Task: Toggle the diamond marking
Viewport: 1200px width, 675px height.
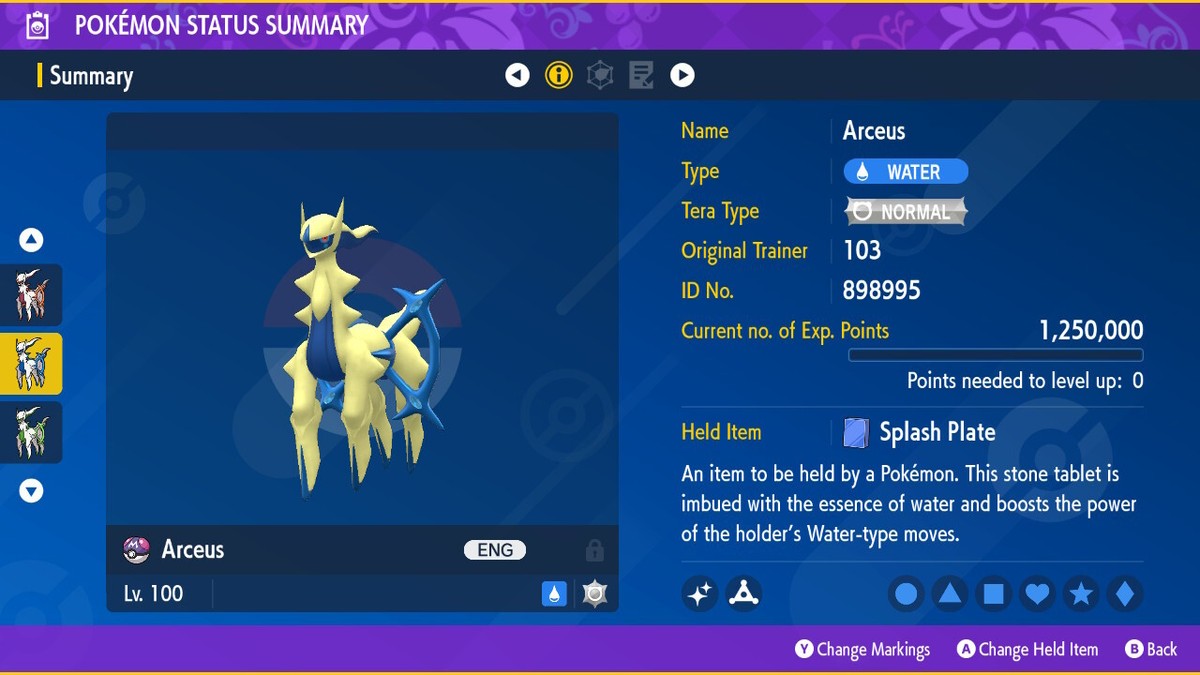Action: click(1125, 595)
